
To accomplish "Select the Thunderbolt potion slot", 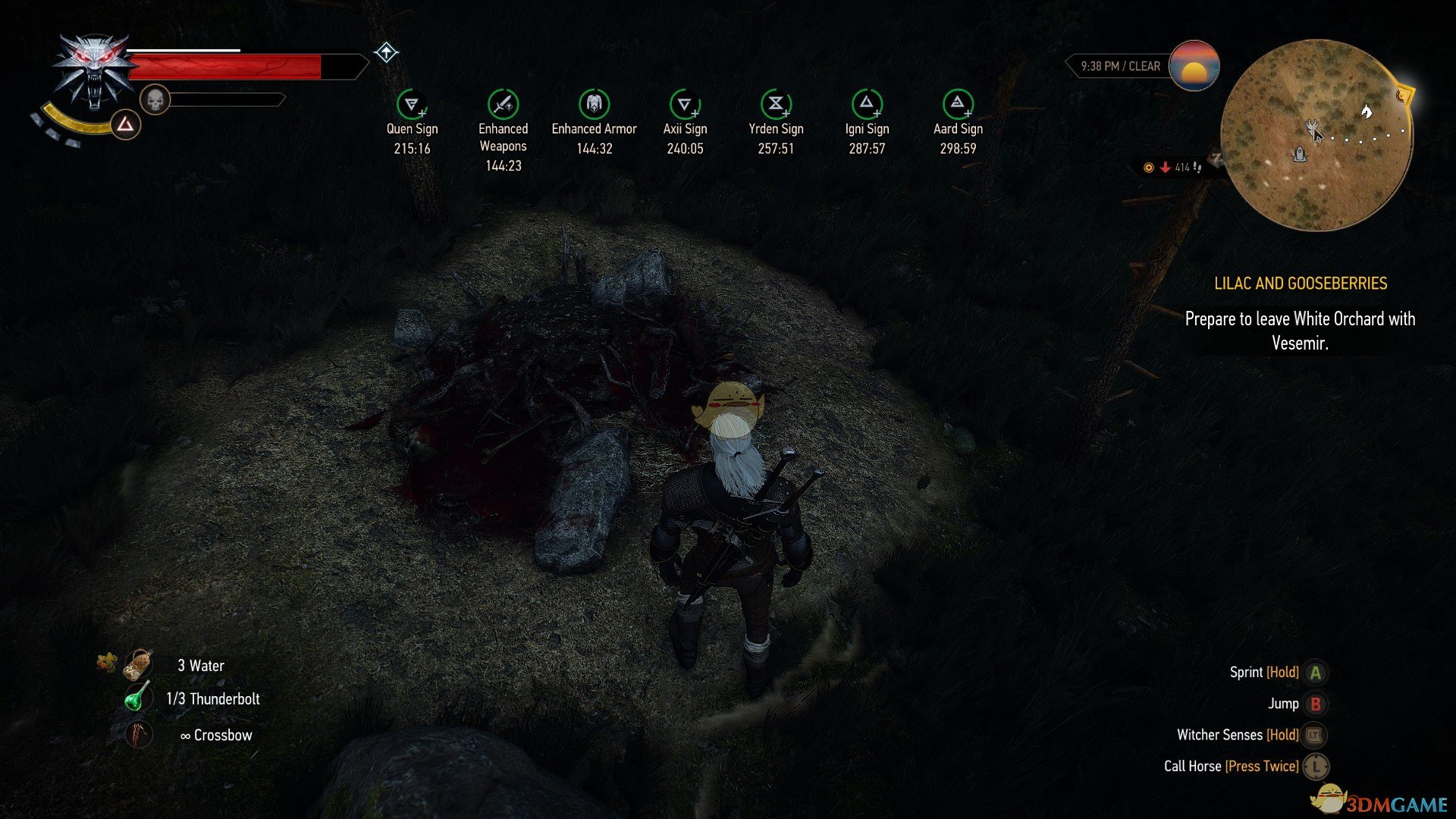I will 138,698.
